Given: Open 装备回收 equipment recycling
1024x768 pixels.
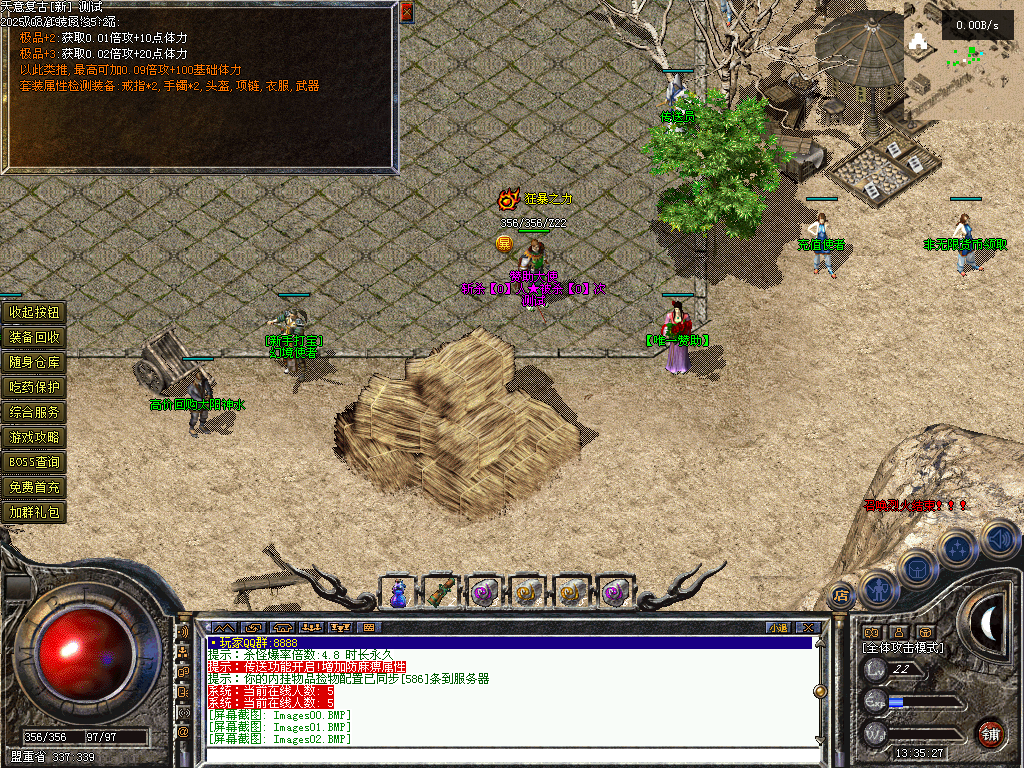Looking at the screenshot, I should click(x=35, y=337).
